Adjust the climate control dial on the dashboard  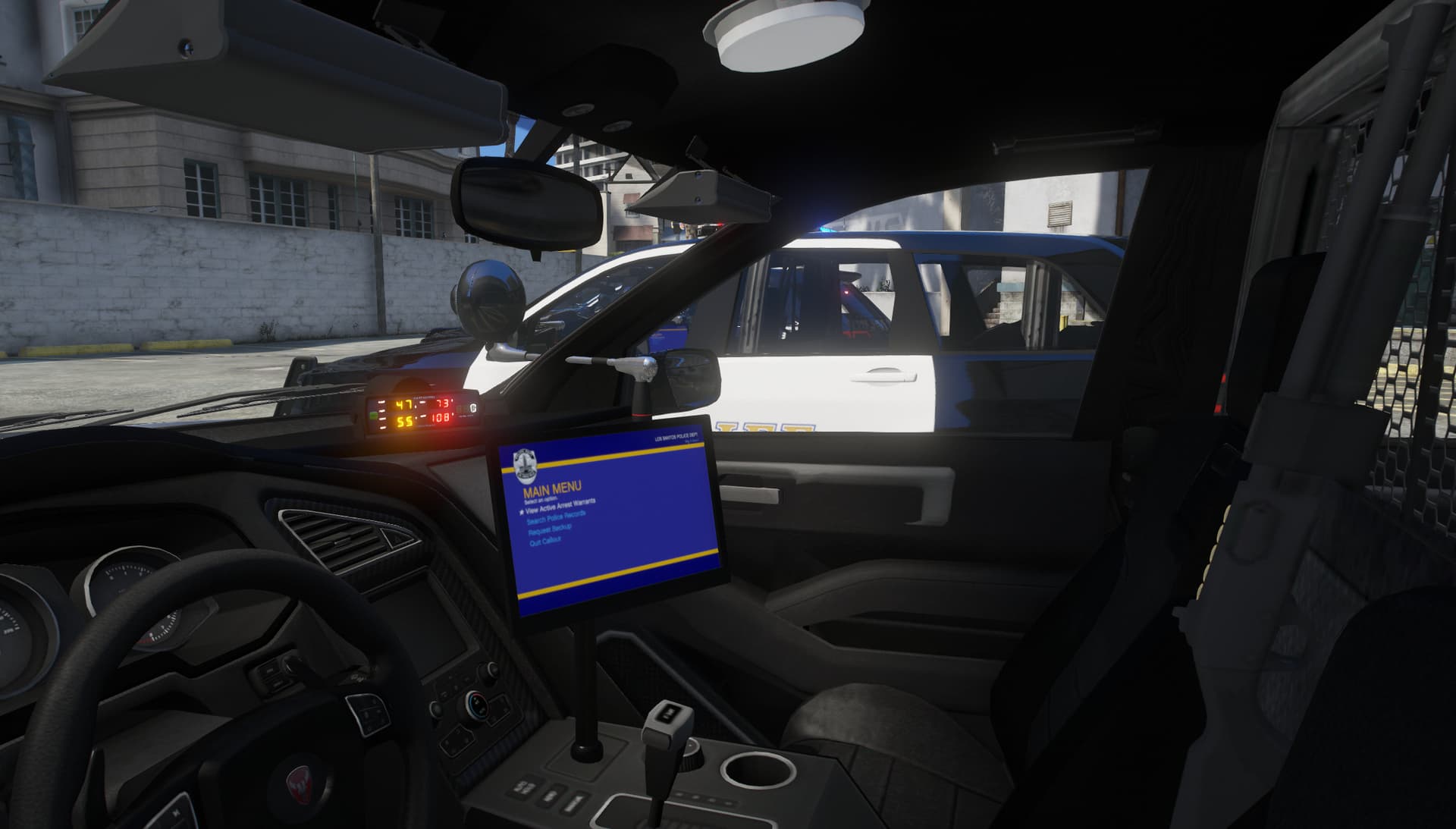pos(478,705)
